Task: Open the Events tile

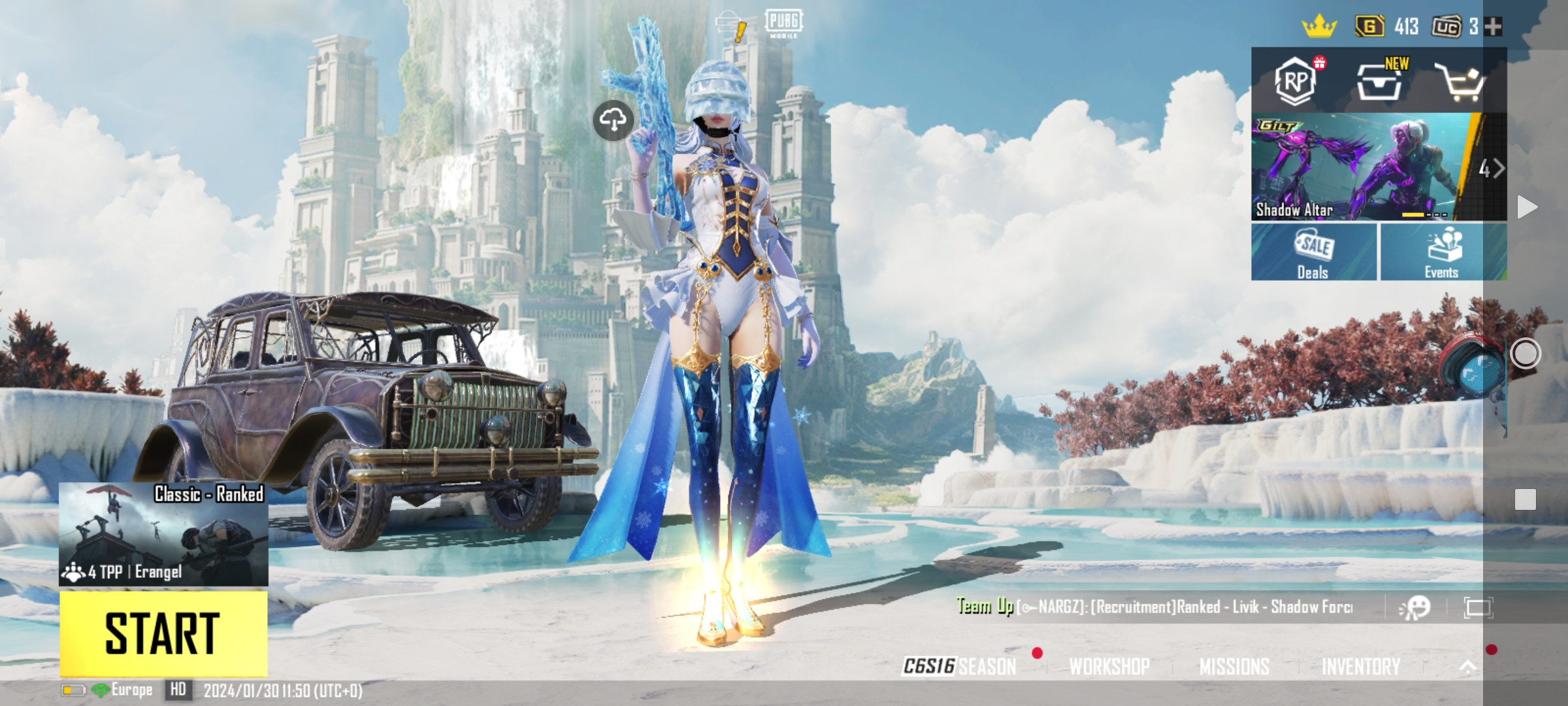Action: tap(1443, 252)
